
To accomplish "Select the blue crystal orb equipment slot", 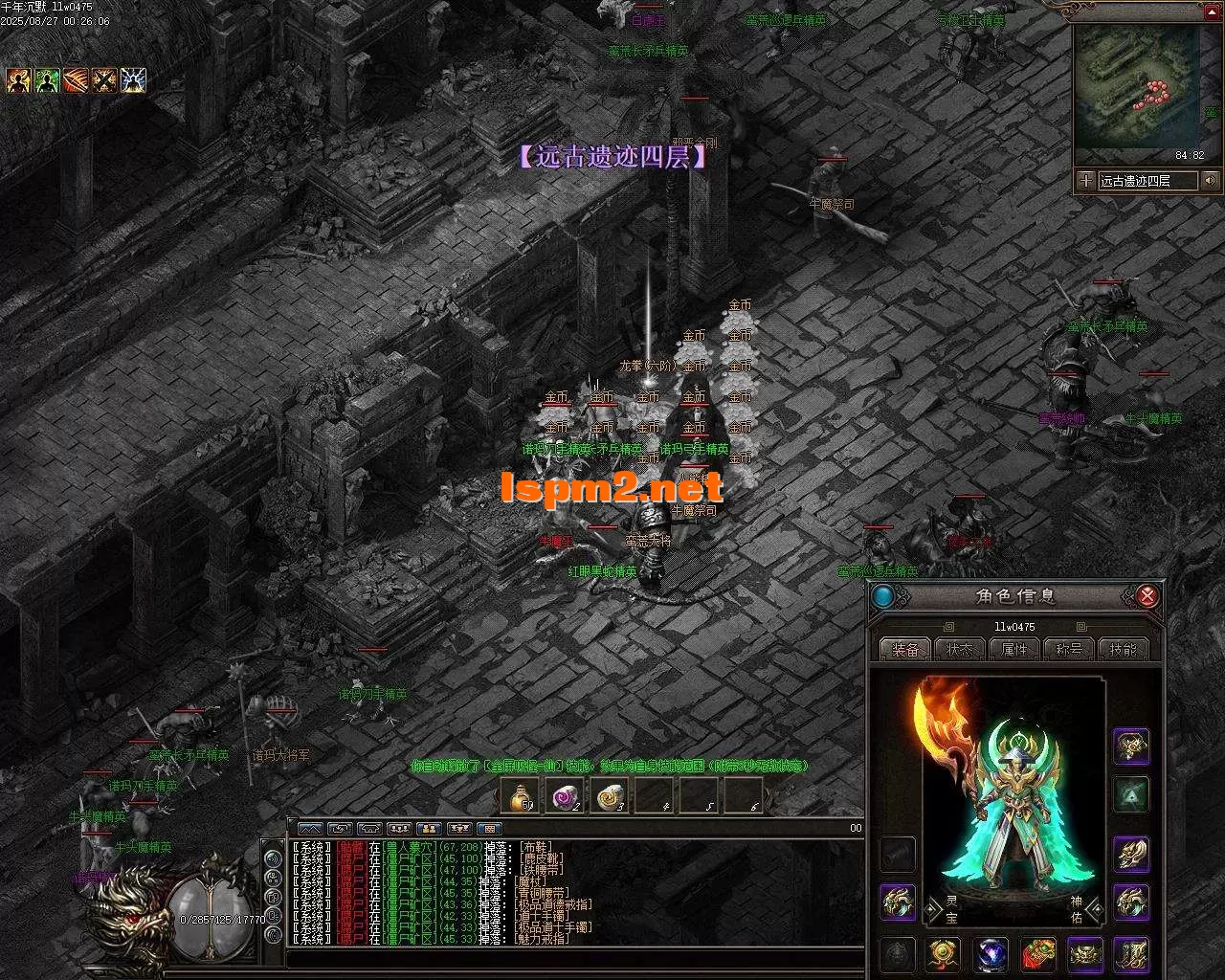I will click(x=991, y=954).
